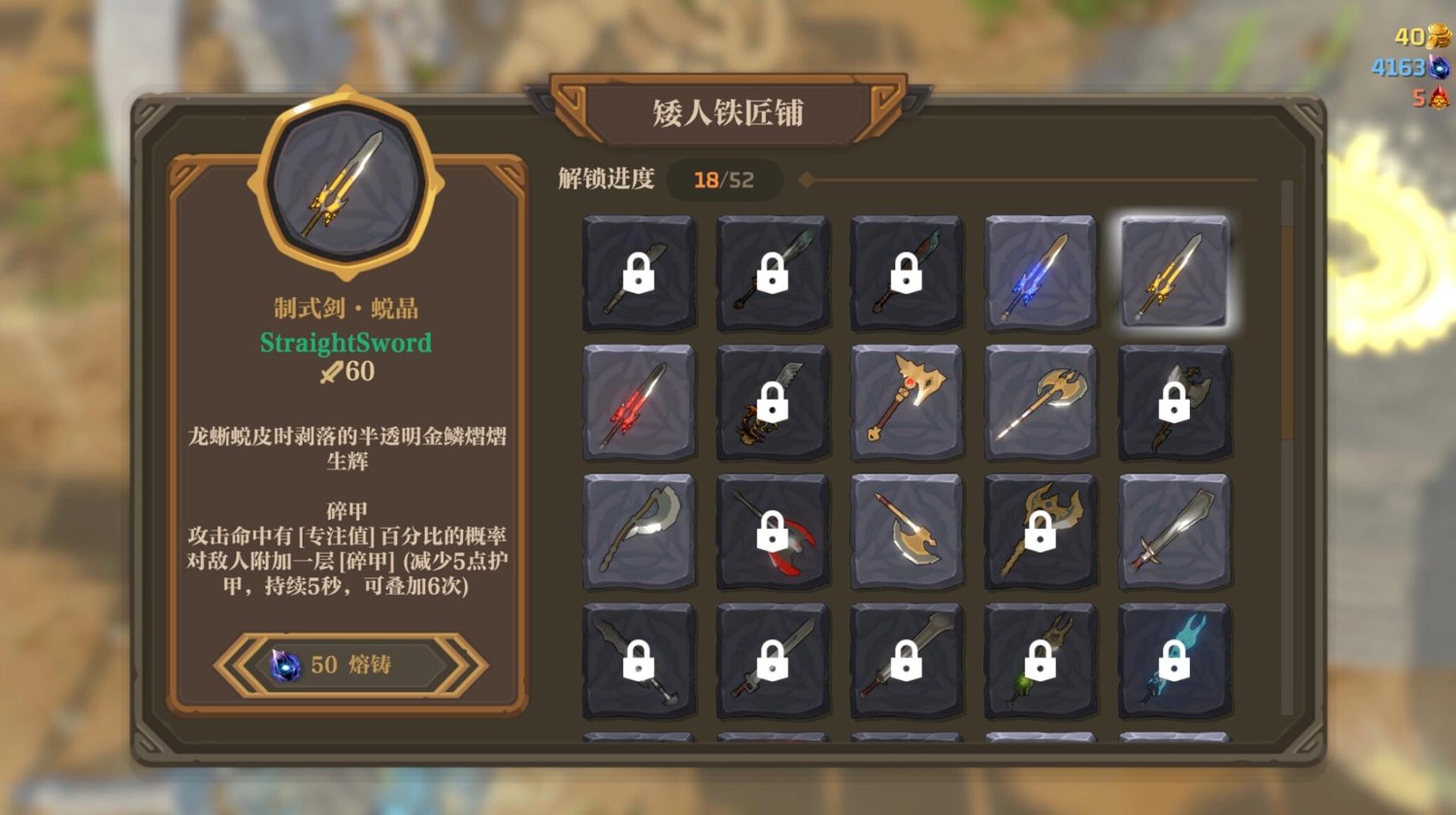
Task: Choose the red crystal straight sword slot
Action: tap(639, 402)
